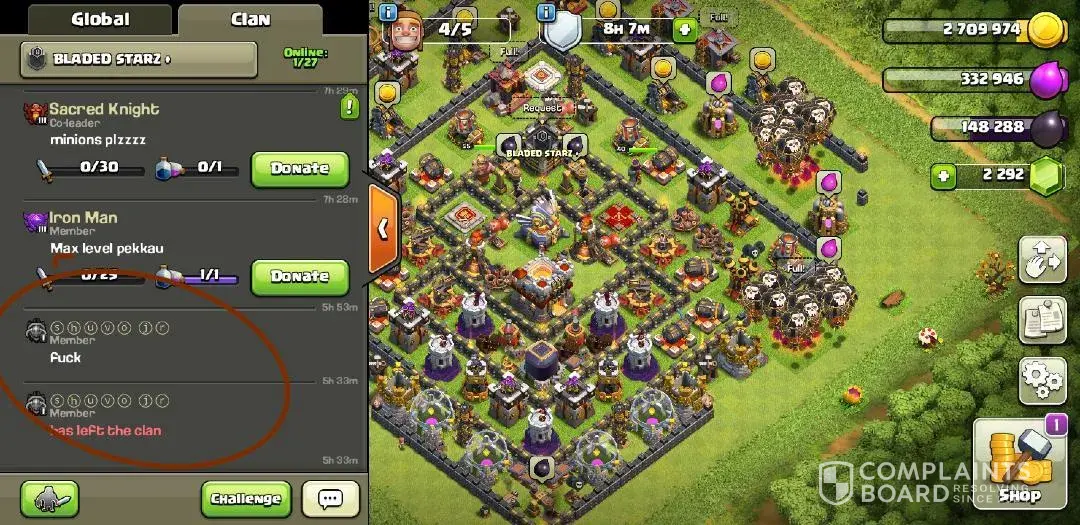Open the settings gear menu

click(x=1041, y=381)
